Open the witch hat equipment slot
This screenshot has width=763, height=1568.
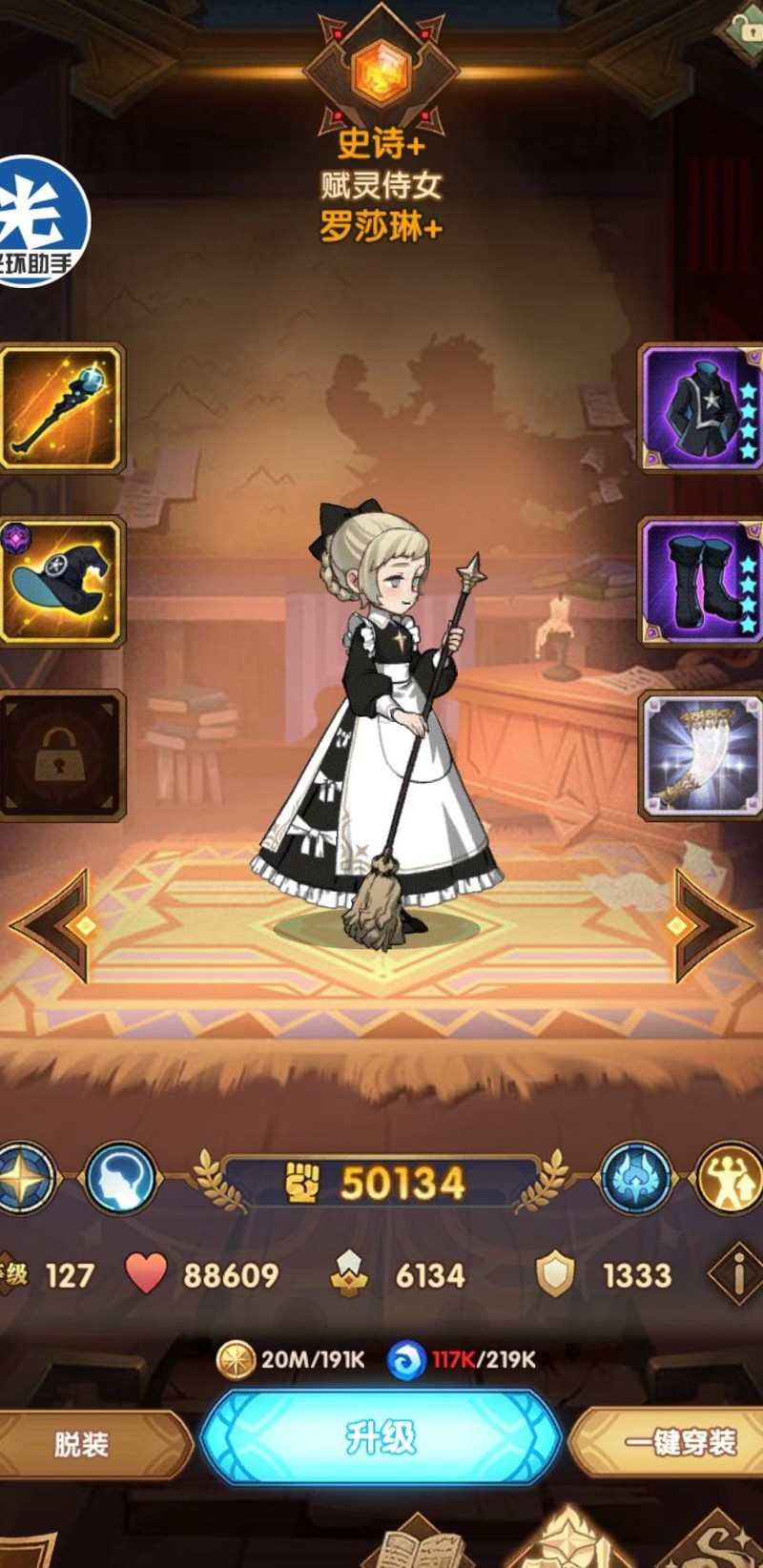[x=61, y=581]
